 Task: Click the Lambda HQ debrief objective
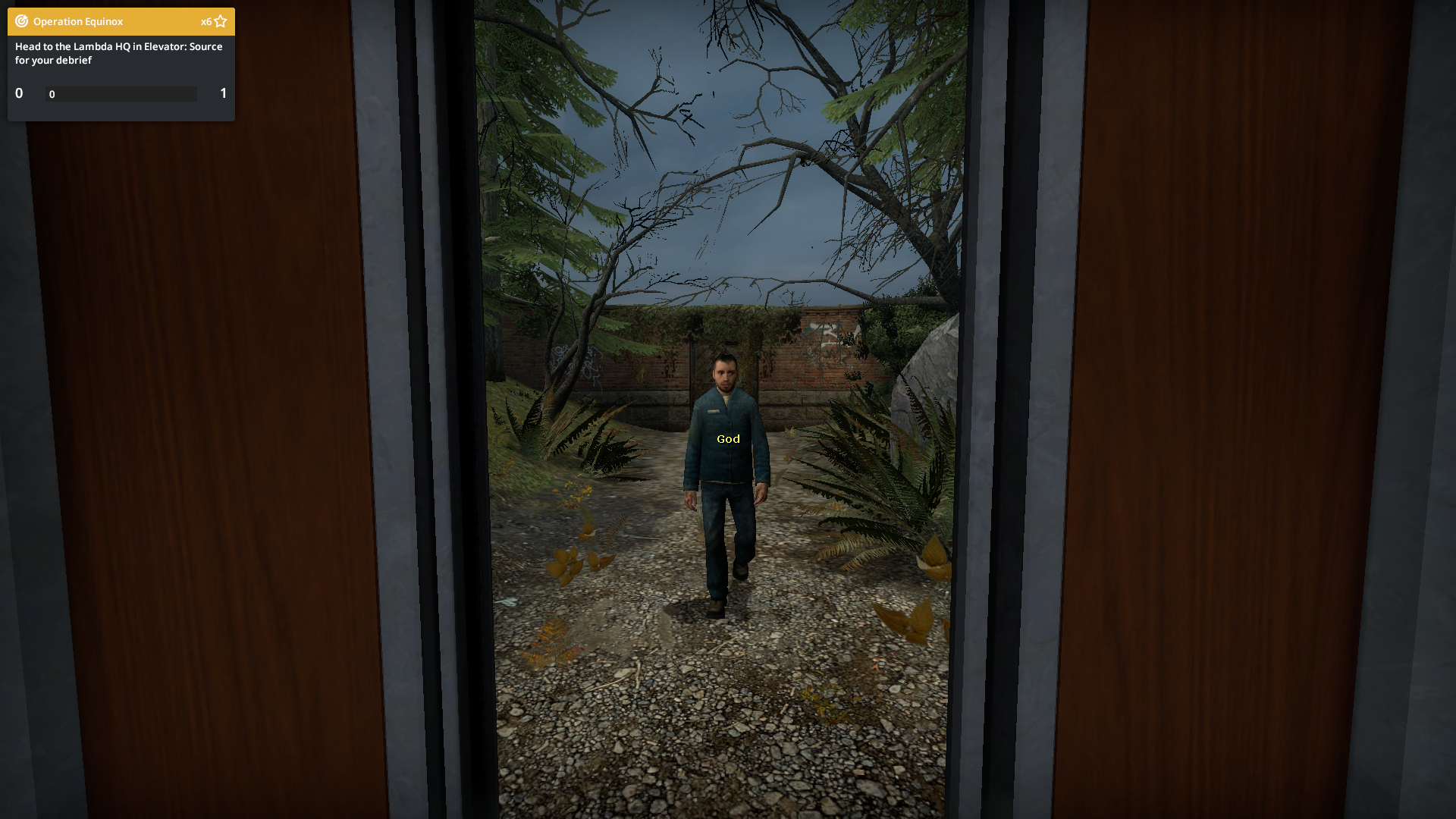pos(118,53)
